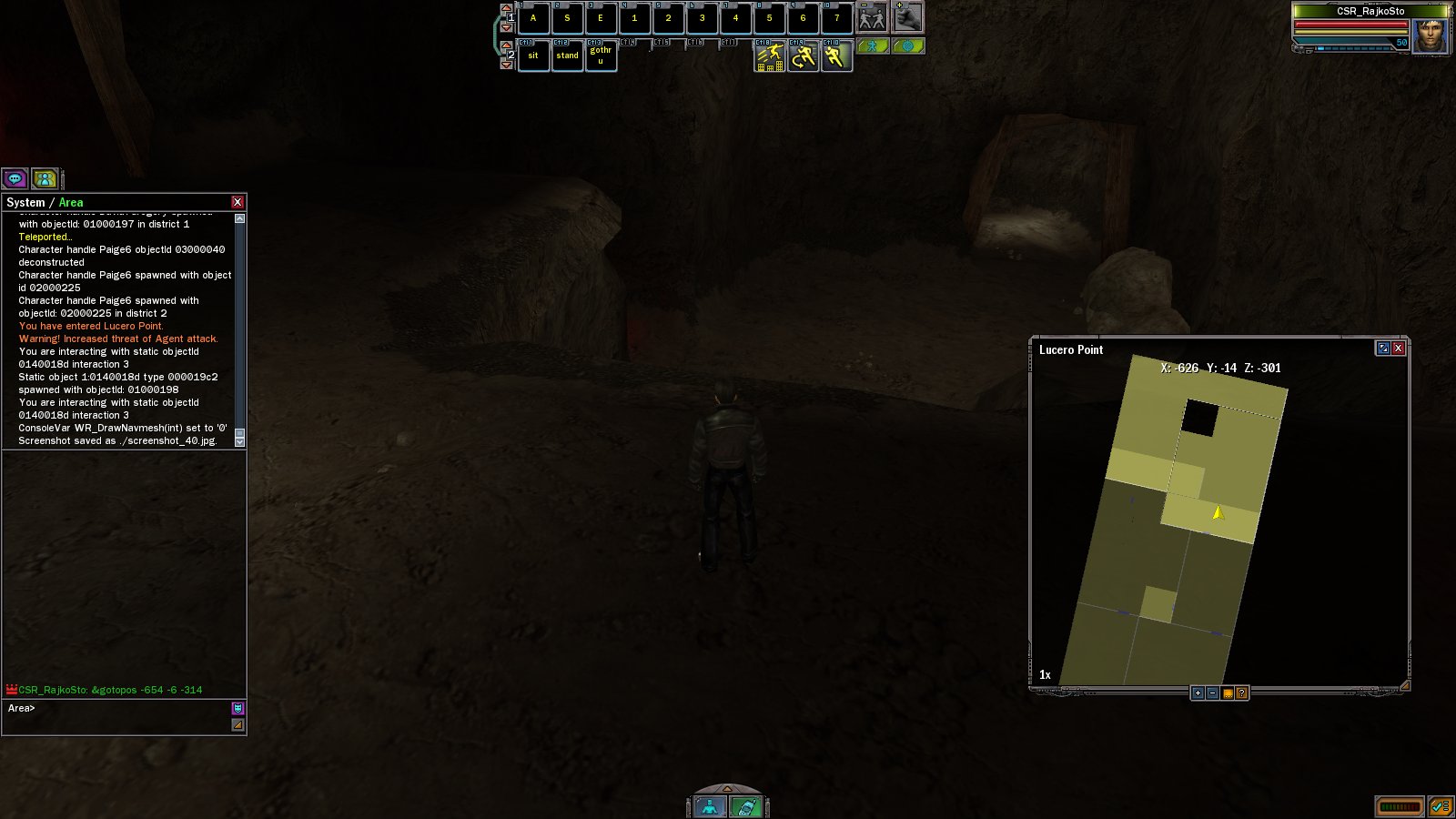Zoom in the map with plus button
The height and width of the screenshot is (819, 1456).
[x=1198, y=693]
